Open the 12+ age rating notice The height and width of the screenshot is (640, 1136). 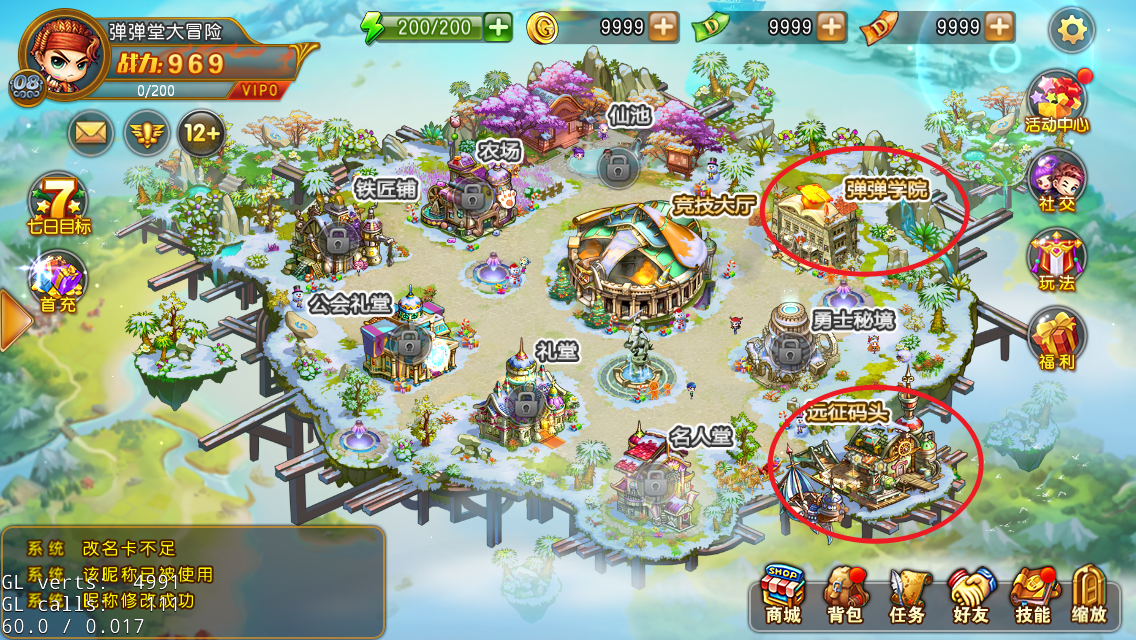200,134
